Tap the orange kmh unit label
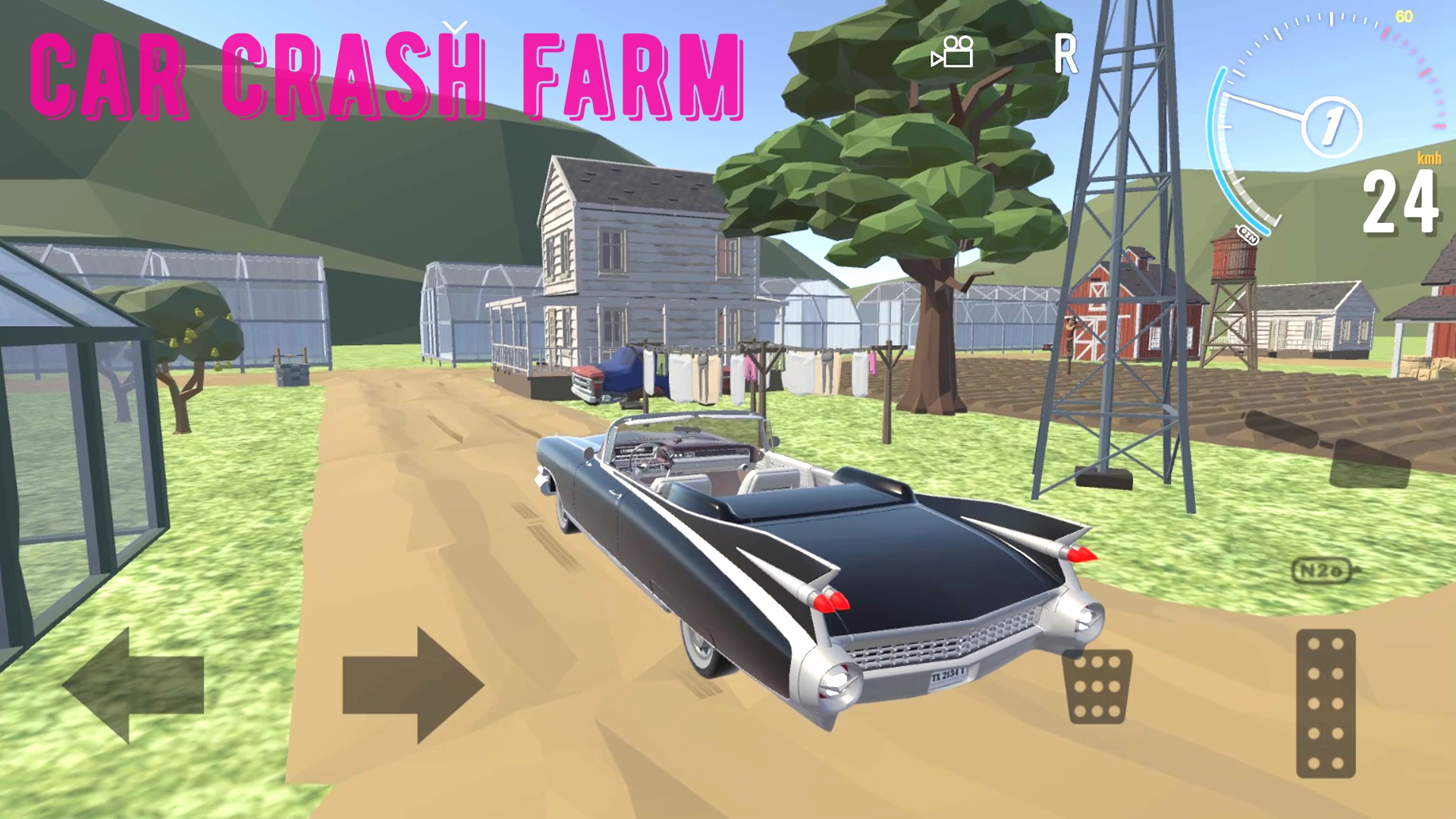Image resolution: width=1456 pixels, height=819 pixels. (1429, 159)
